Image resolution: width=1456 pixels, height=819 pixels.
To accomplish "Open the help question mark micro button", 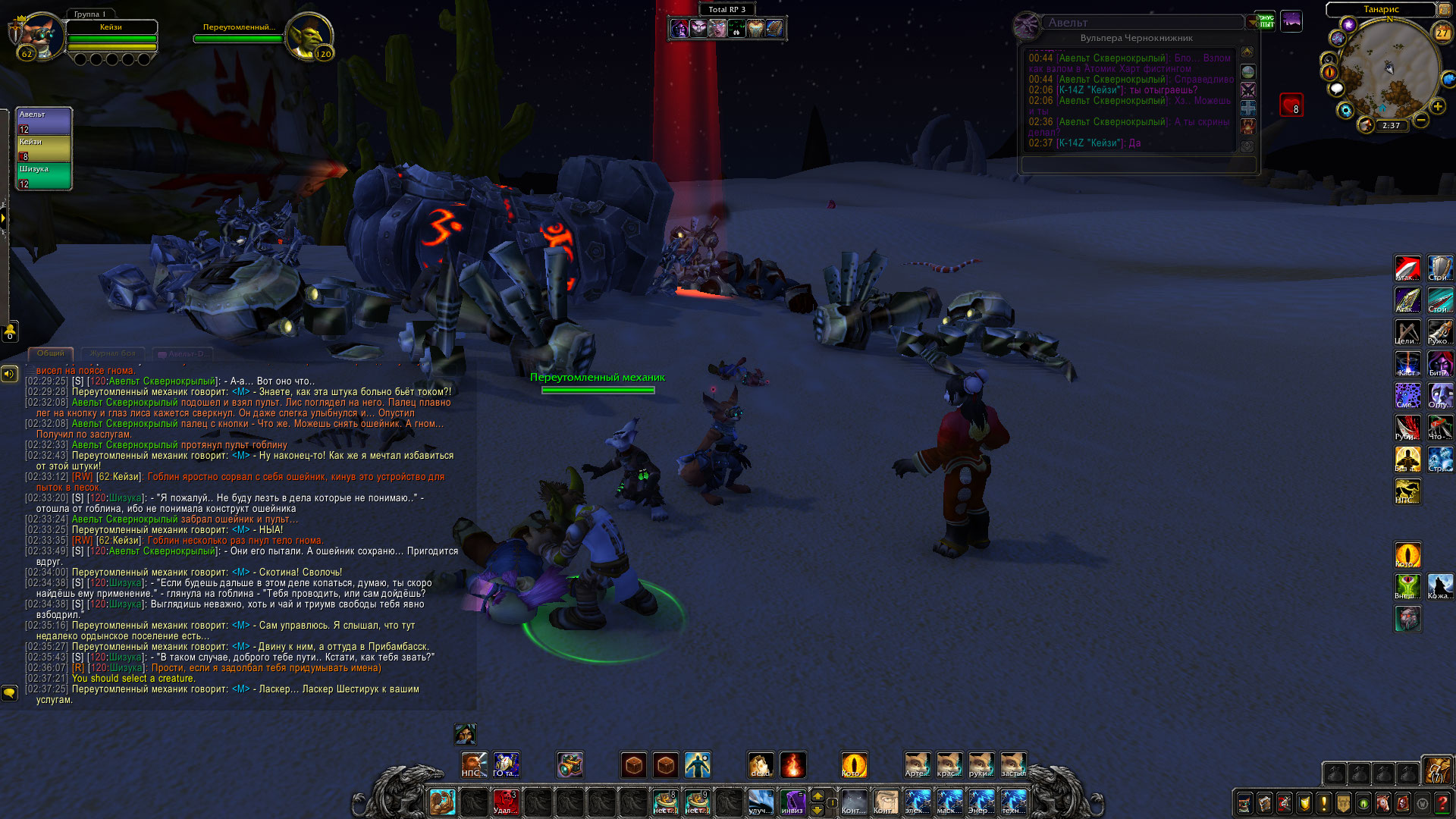I will (x=1442, y=803).
